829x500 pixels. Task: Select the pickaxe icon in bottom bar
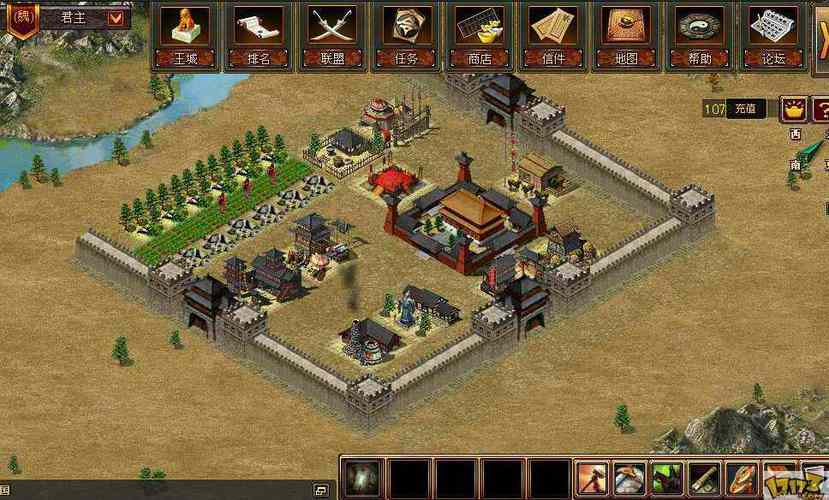point(629,479)
